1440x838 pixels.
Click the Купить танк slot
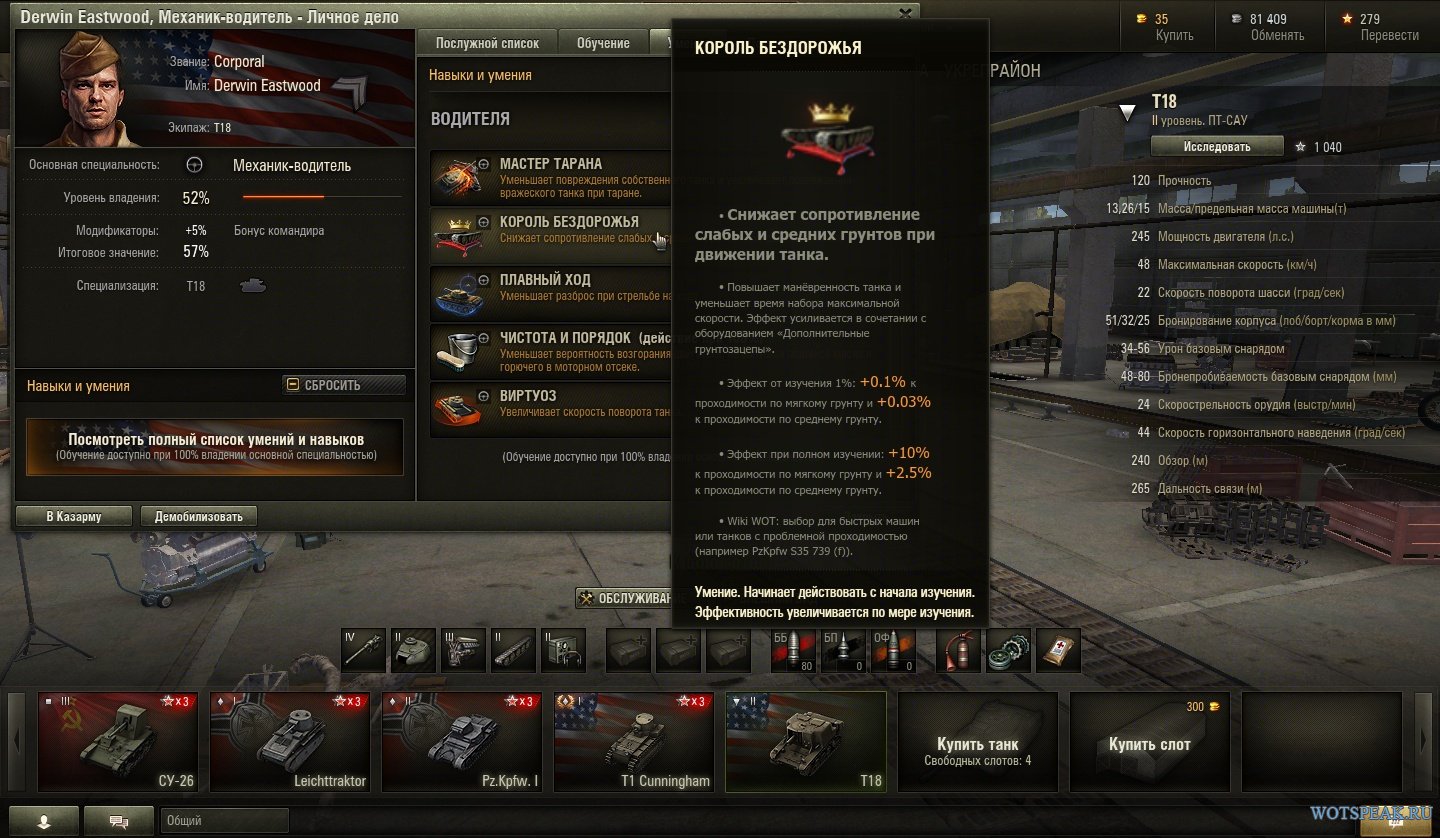coord(977,742)
